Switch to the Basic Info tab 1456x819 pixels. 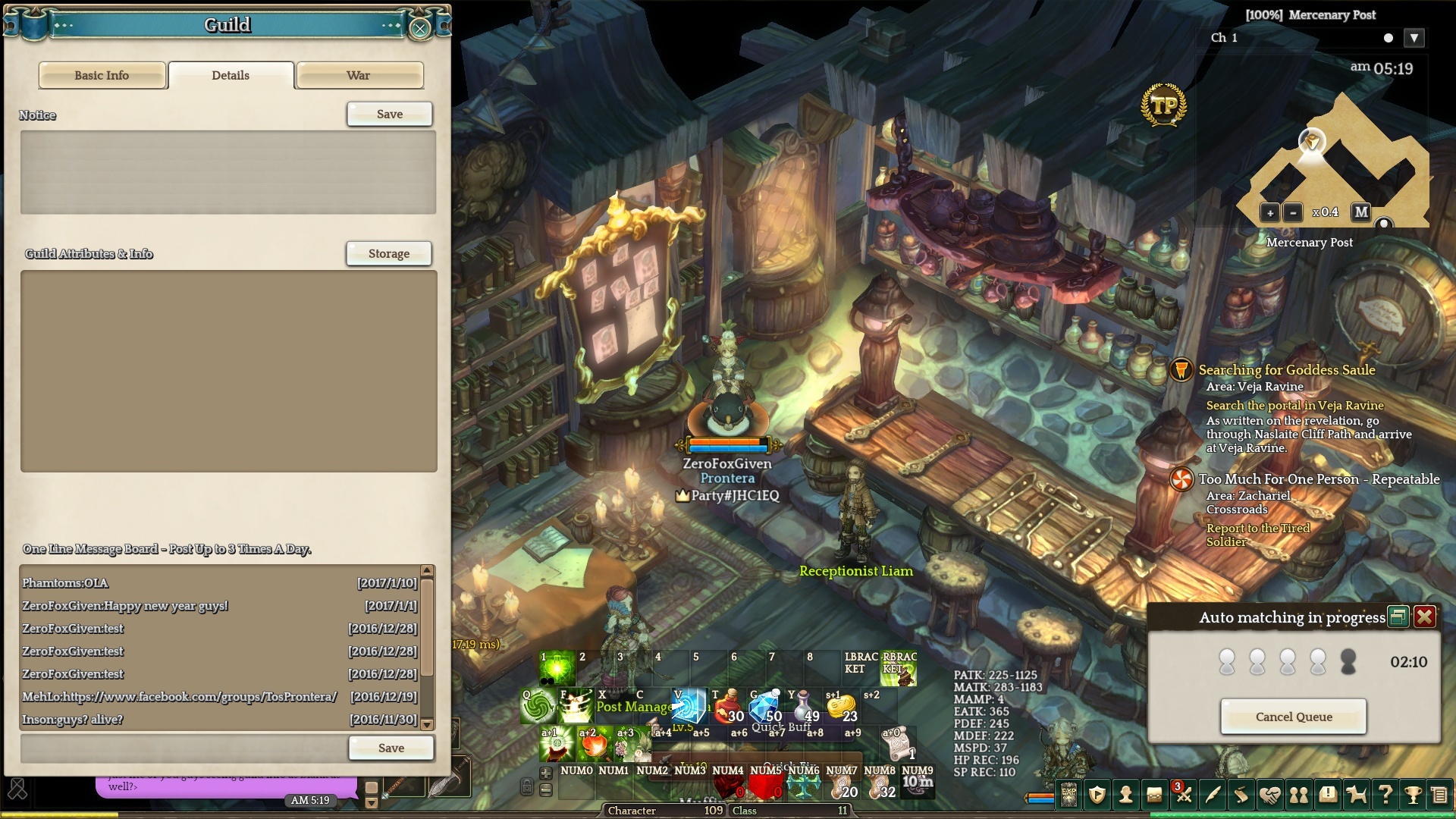point(102,75)
